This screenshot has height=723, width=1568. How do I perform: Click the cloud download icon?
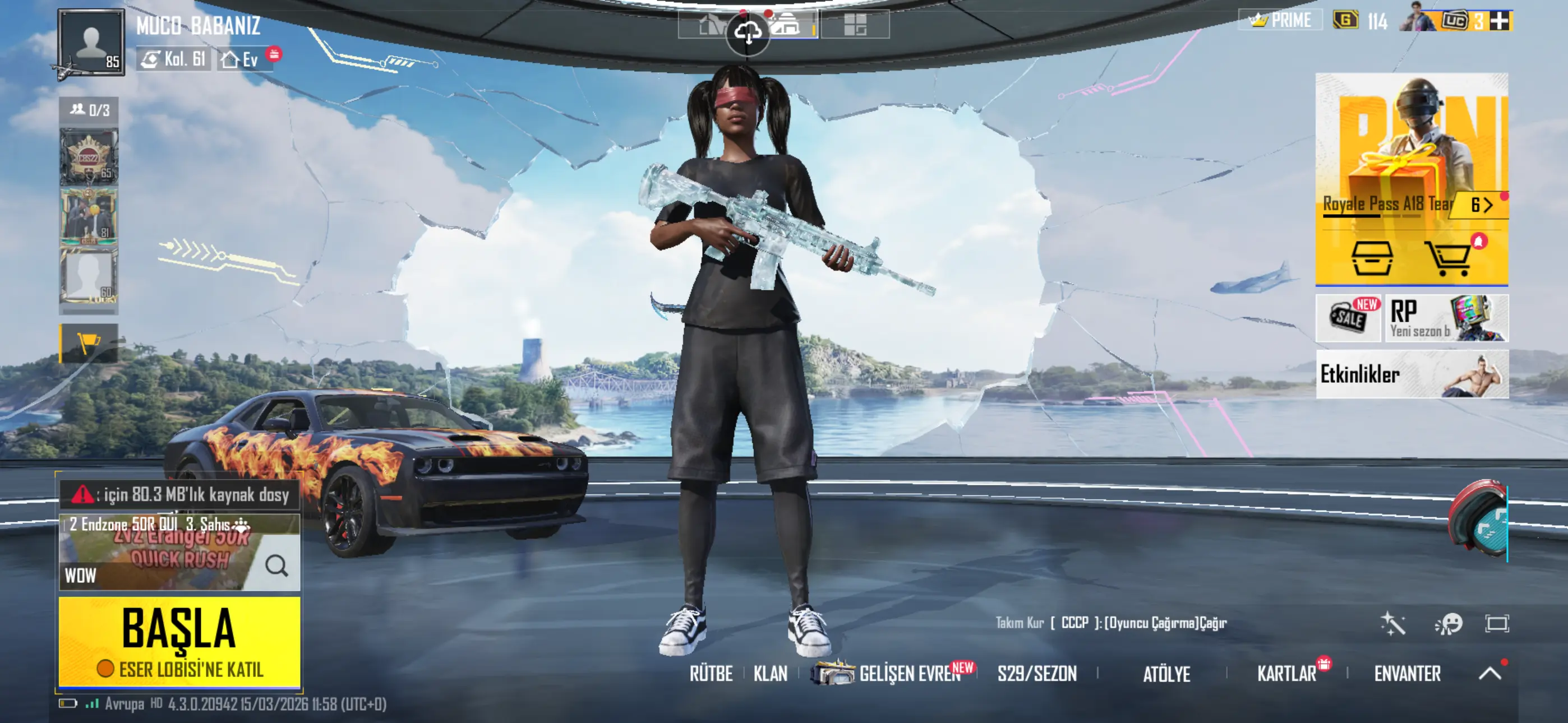(x=748, y=33)
